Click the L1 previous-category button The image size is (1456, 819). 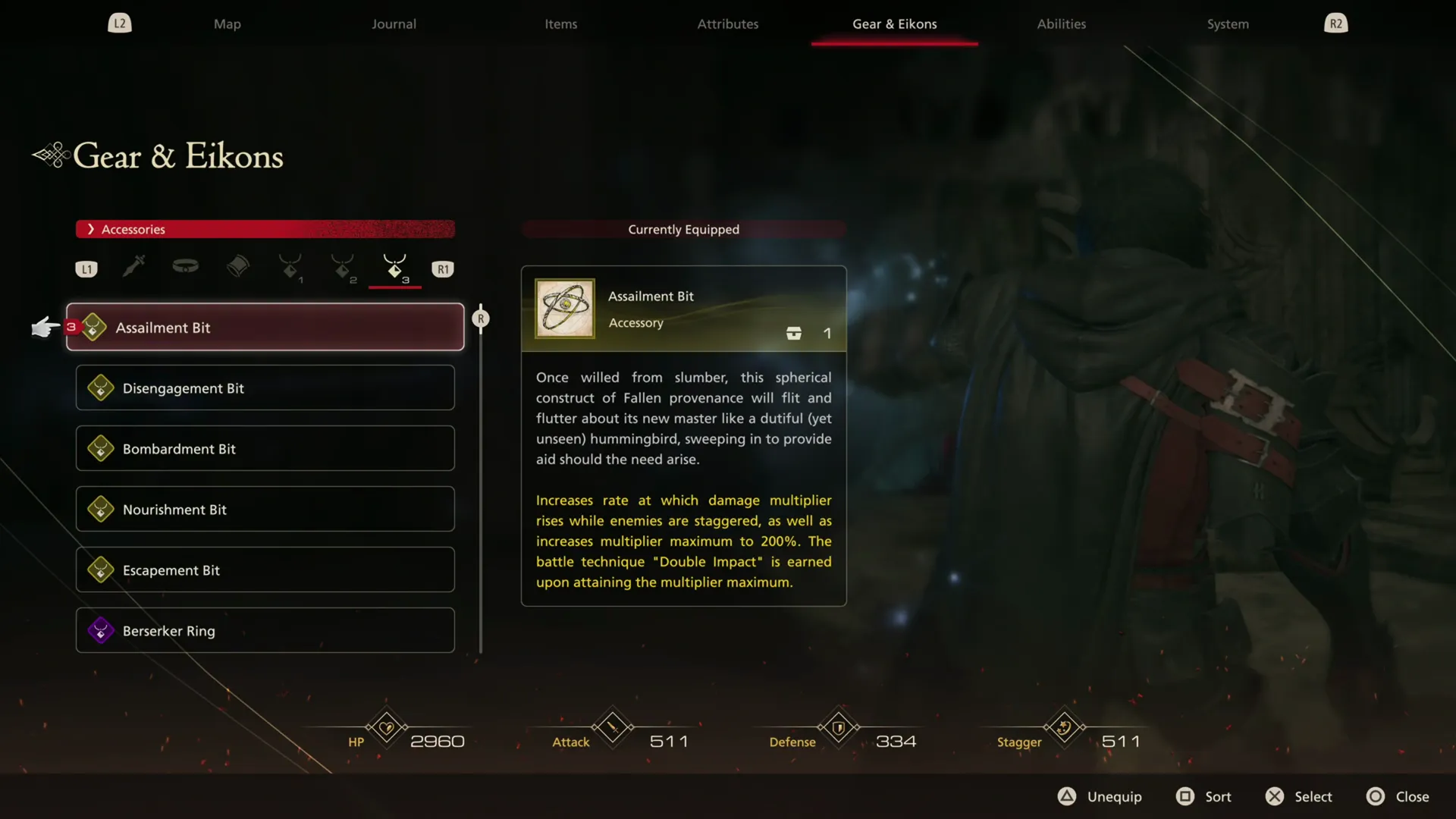(86, 268)
